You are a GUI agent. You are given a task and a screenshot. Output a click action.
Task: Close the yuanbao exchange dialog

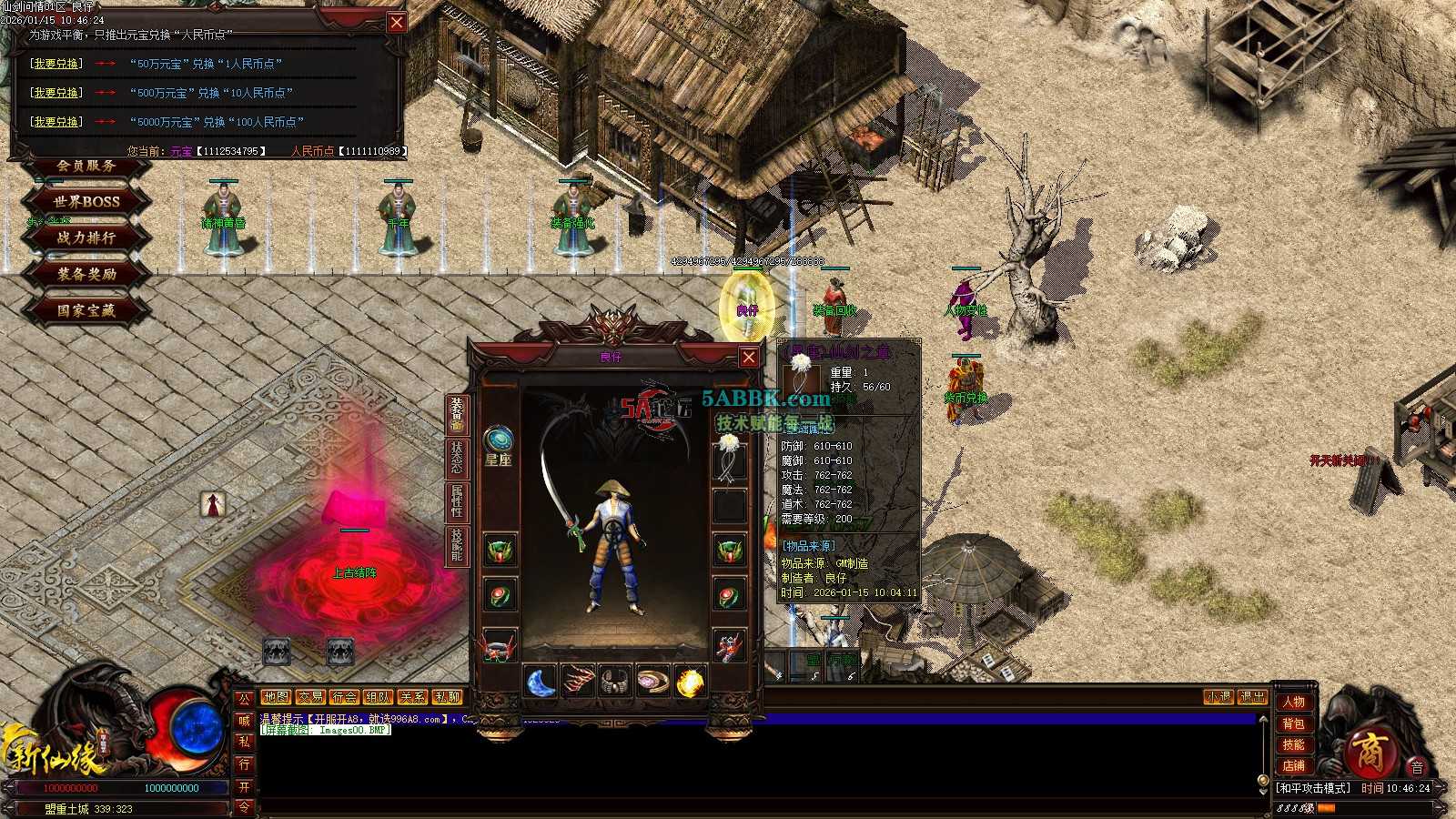pos(397,23)
